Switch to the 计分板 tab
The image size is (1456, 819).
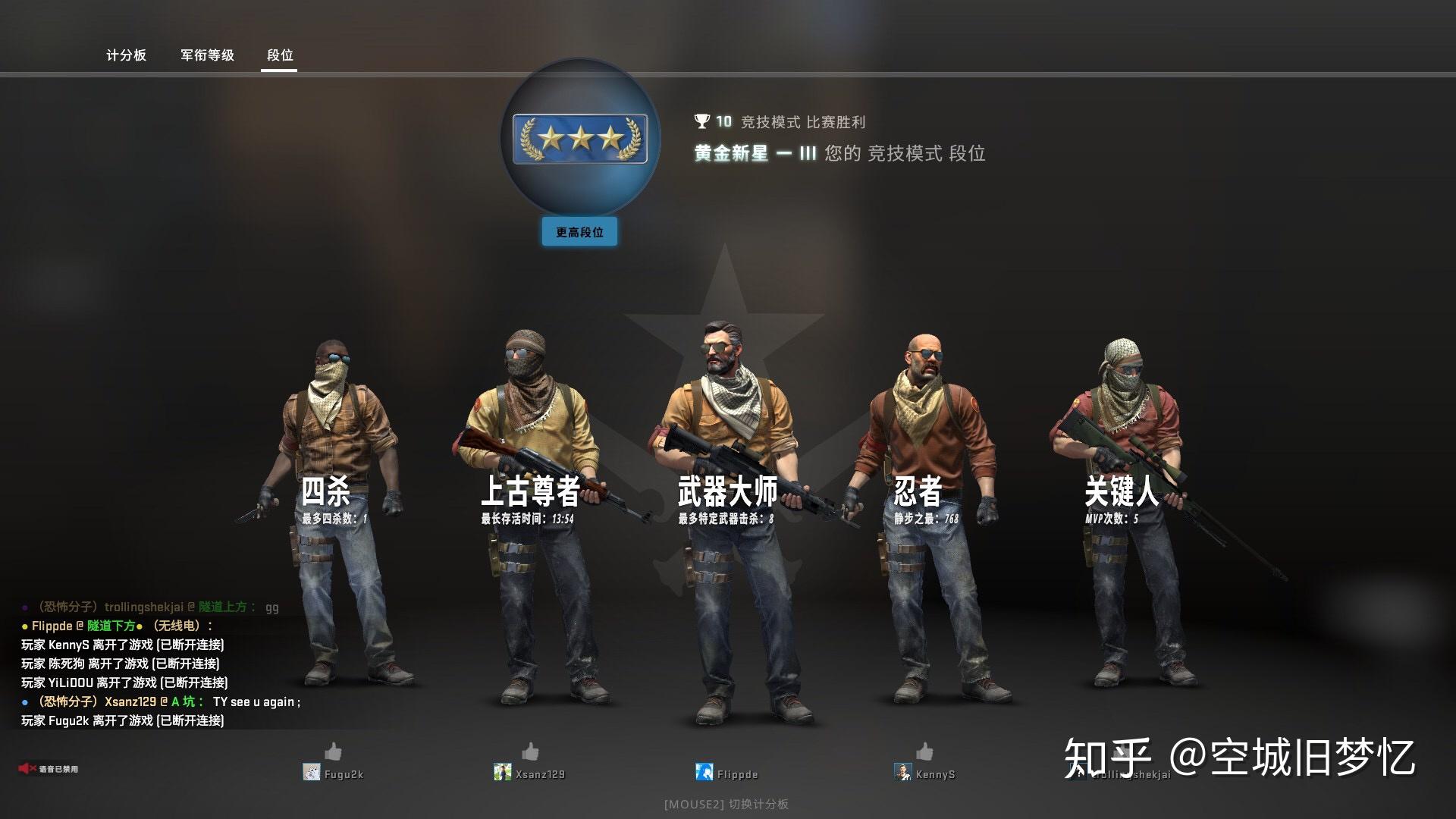126,55
